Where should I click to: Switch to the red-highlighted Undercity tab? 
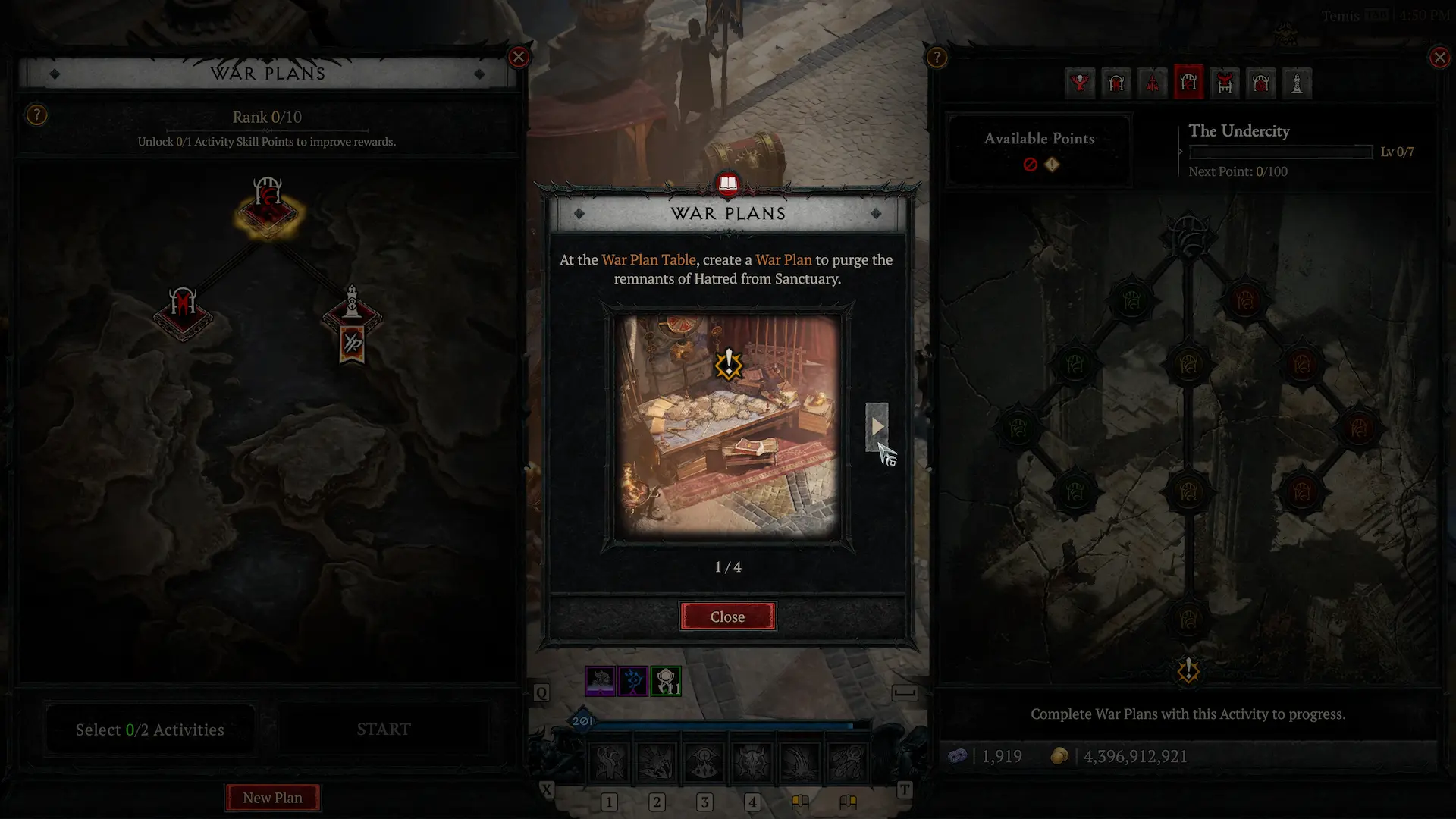point(1189,83)
